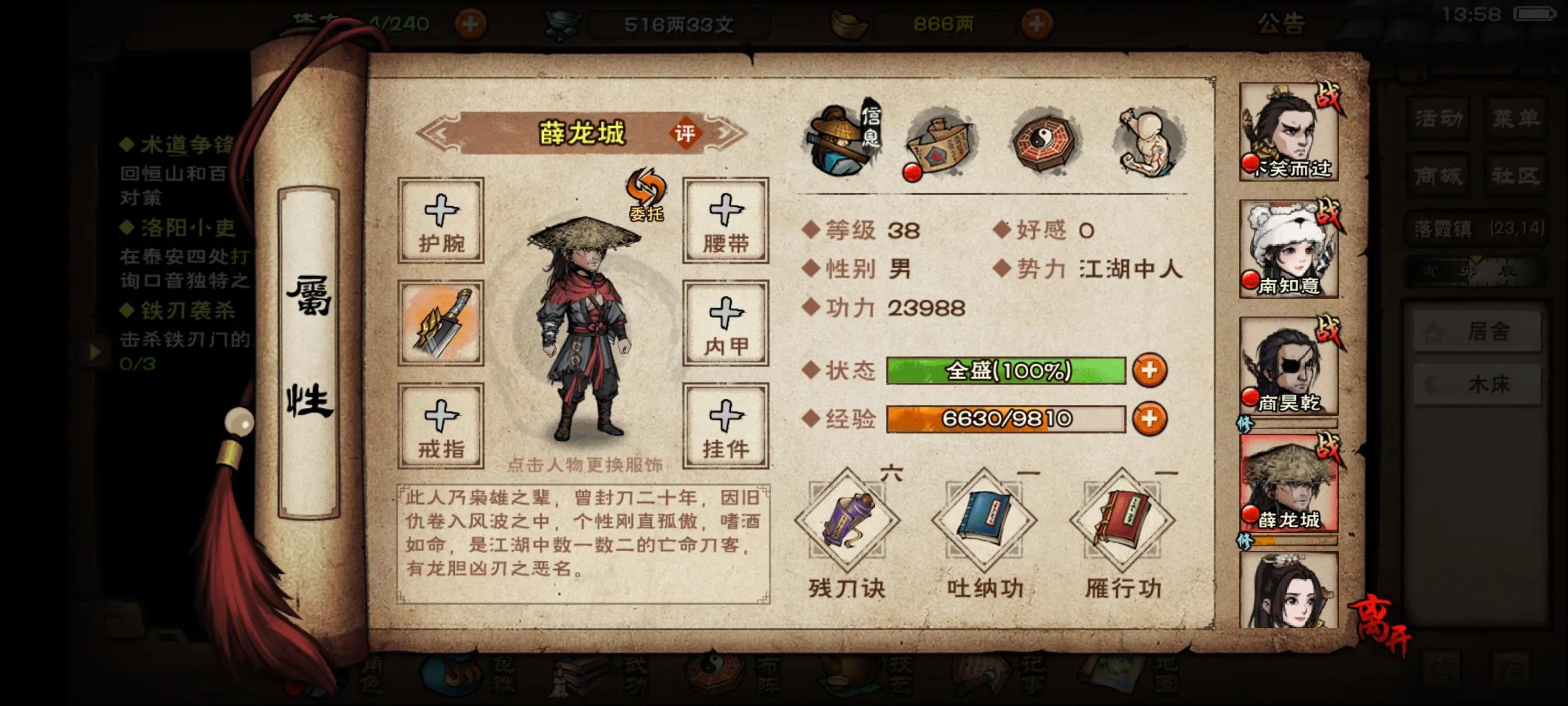Screen dimensions: 1568x706
Task: Select the empty 腰带 belt slot
Action: point(726,221)
